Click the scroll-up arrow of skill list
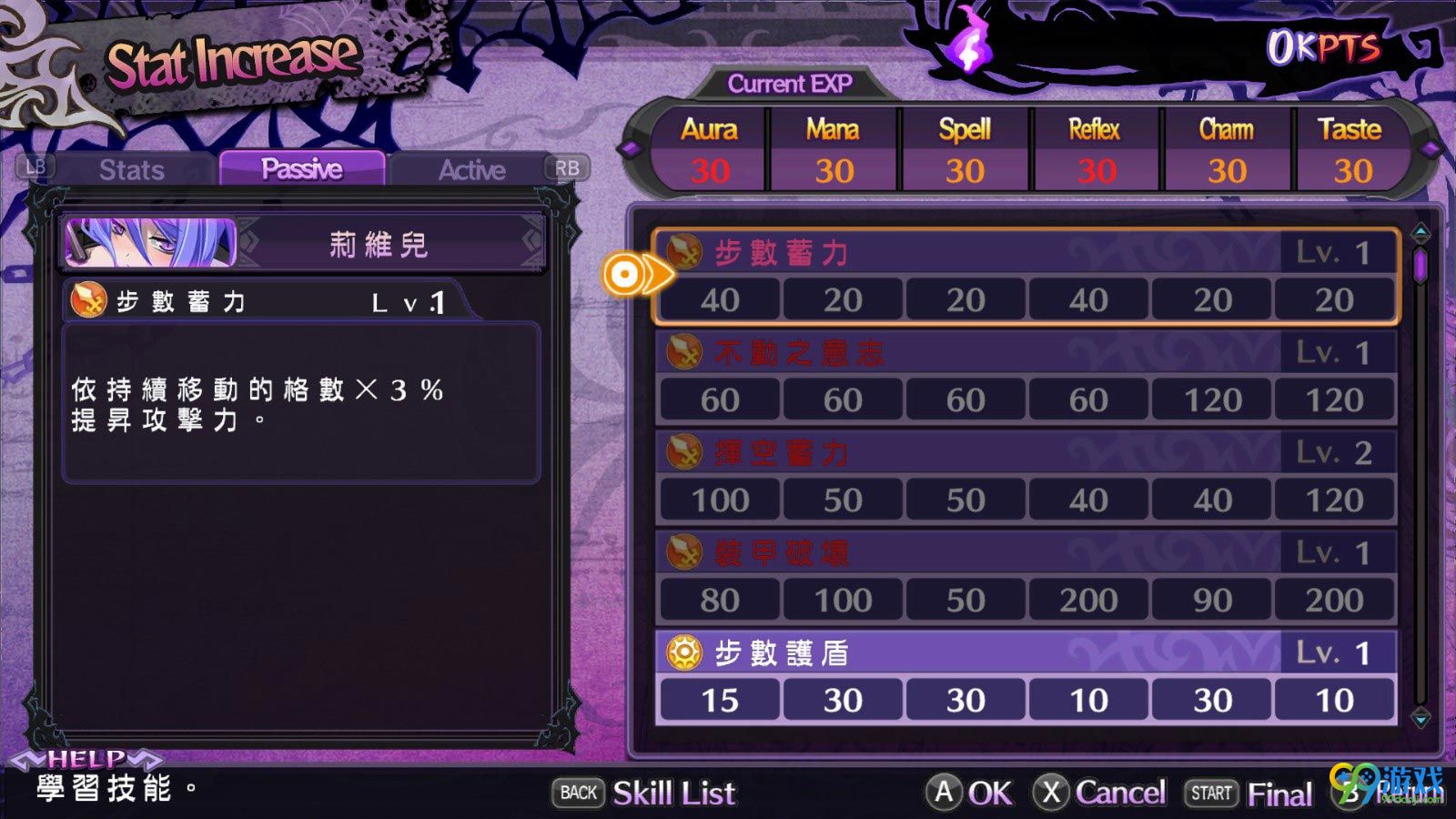This screenshot has width=1456, height=819. pyautogui.click(x=1421, y=234)
